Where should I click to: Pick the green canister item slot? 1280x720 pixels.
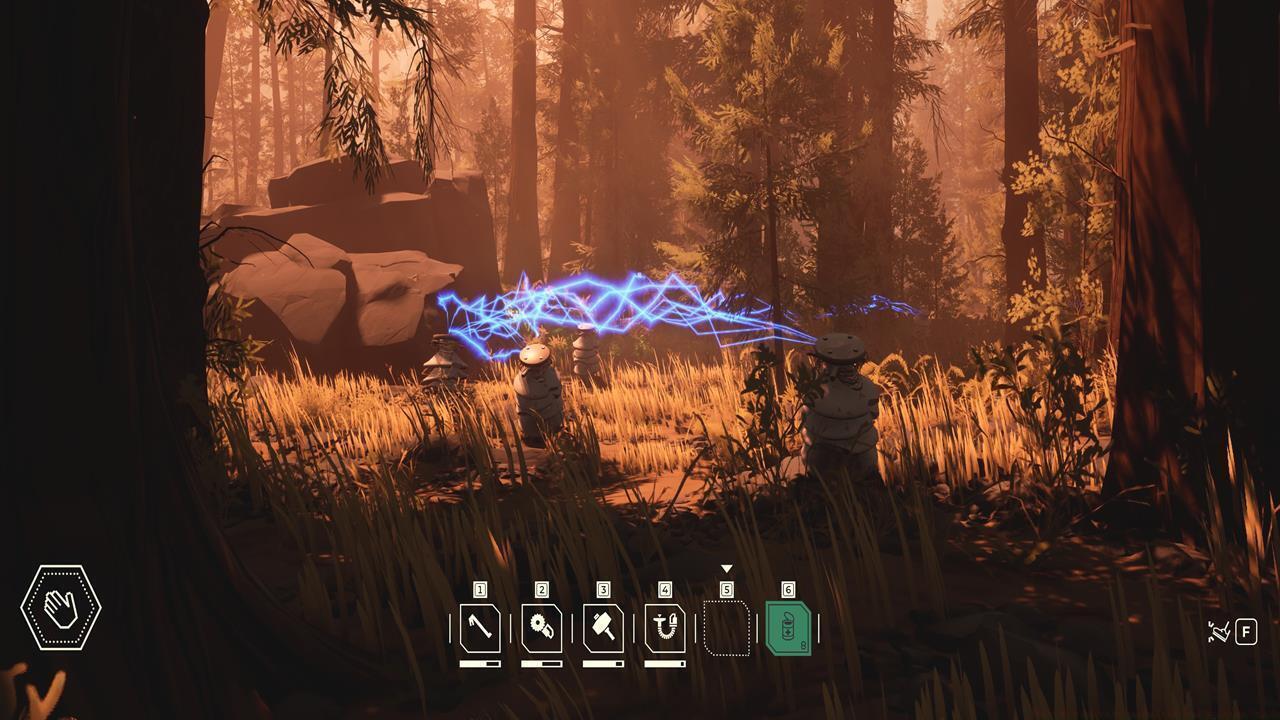788,629
